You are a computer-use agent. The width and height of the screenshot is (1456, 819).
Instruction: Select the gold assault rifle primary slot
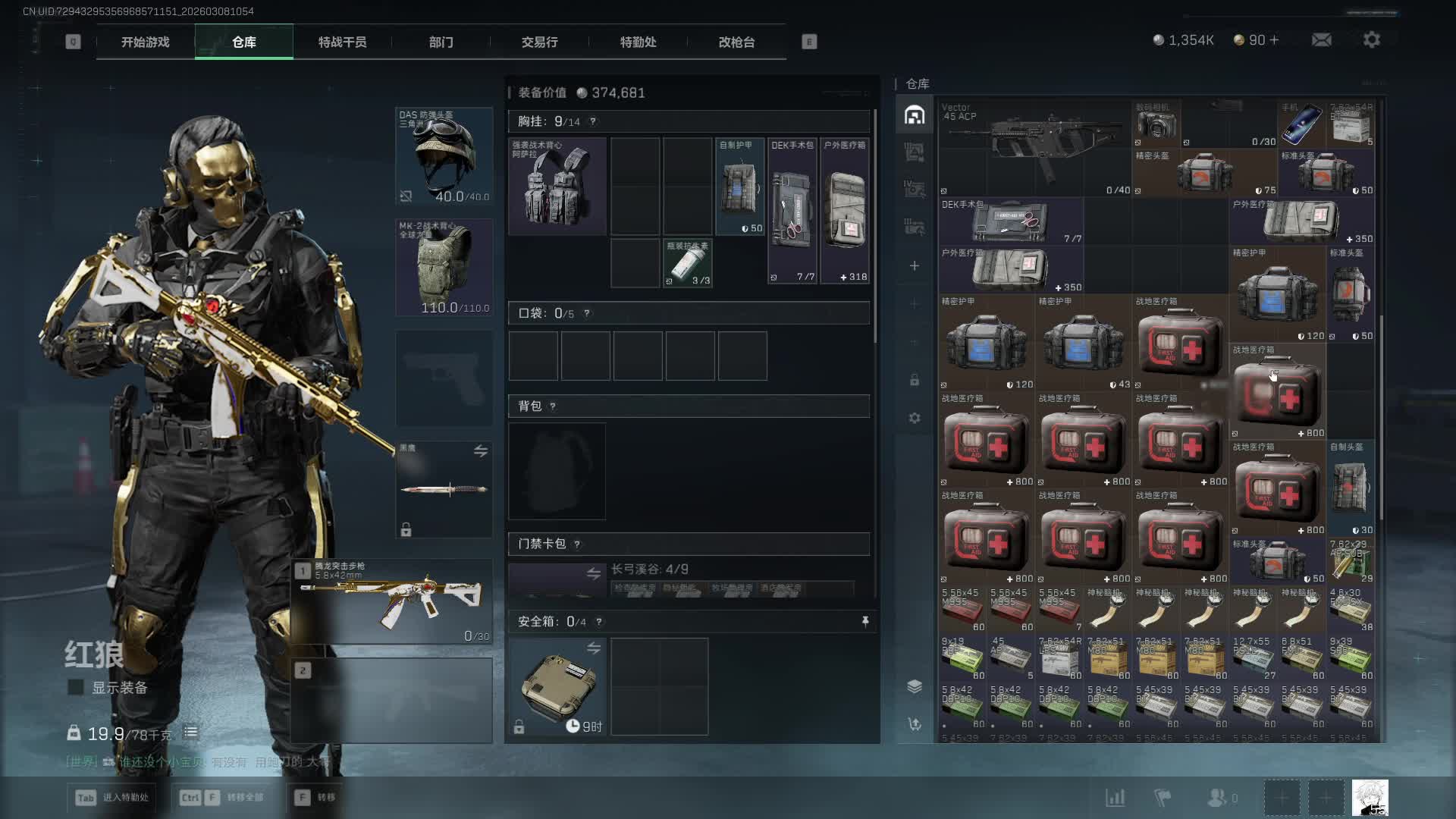pos(392,601)
